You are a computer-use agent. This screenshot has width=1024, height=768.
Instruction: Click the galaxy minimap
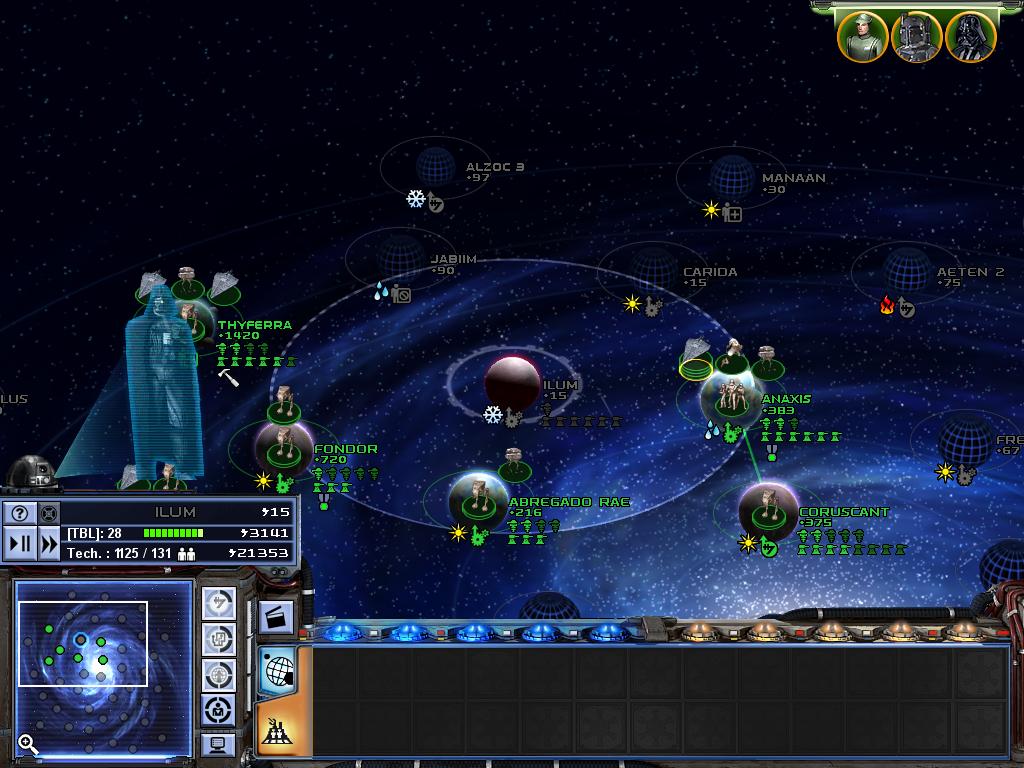click(103, 665)
